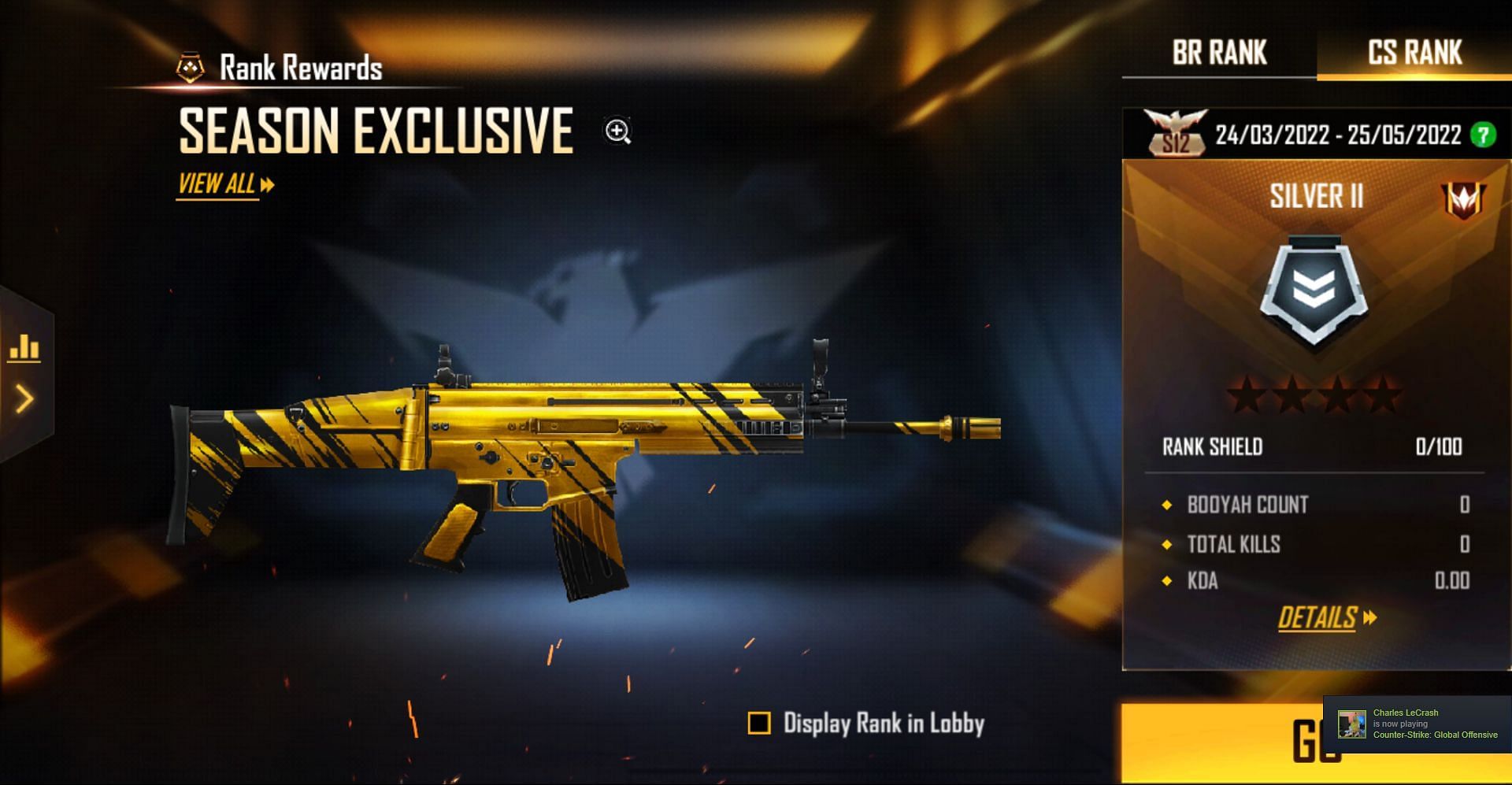Select the CS RANK tab

1414,53
